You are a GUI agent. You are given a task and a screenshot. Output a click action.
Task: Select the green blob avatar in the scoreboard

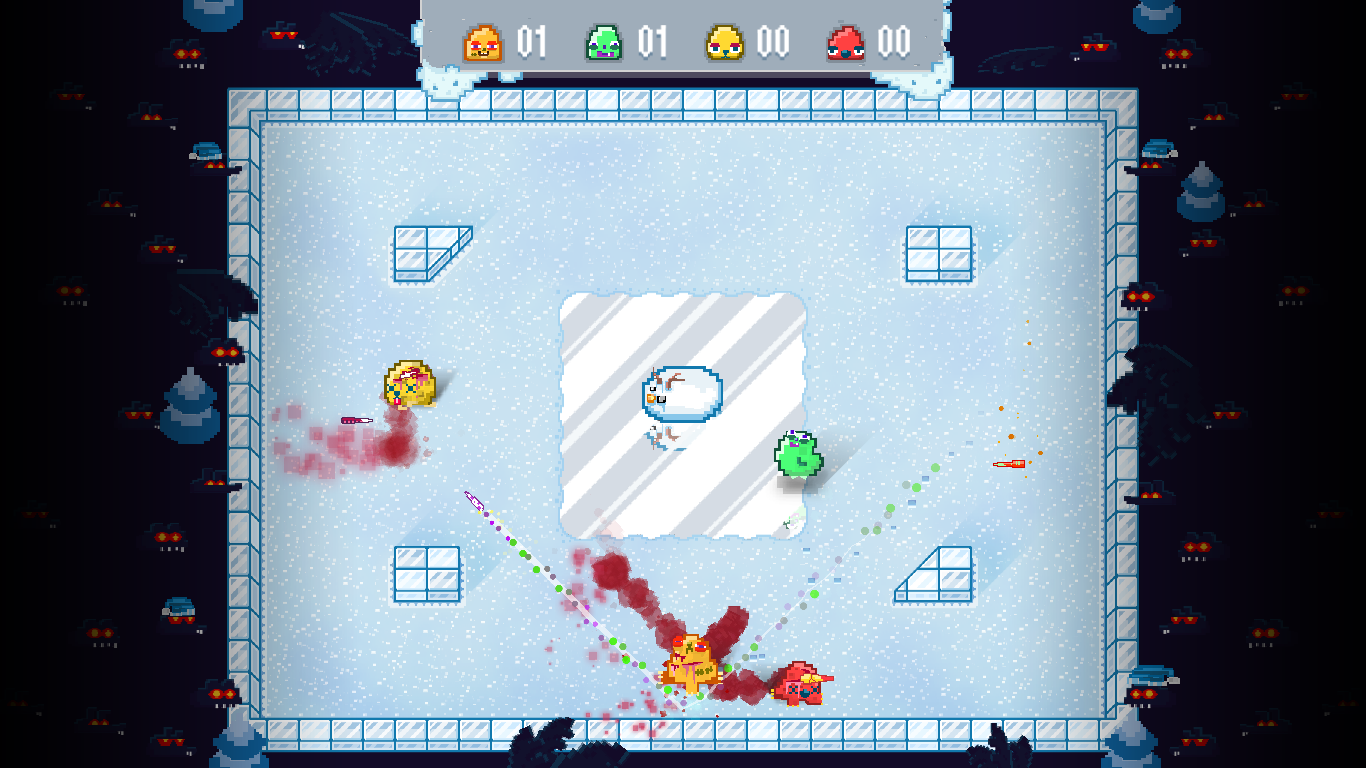[605, 44]
